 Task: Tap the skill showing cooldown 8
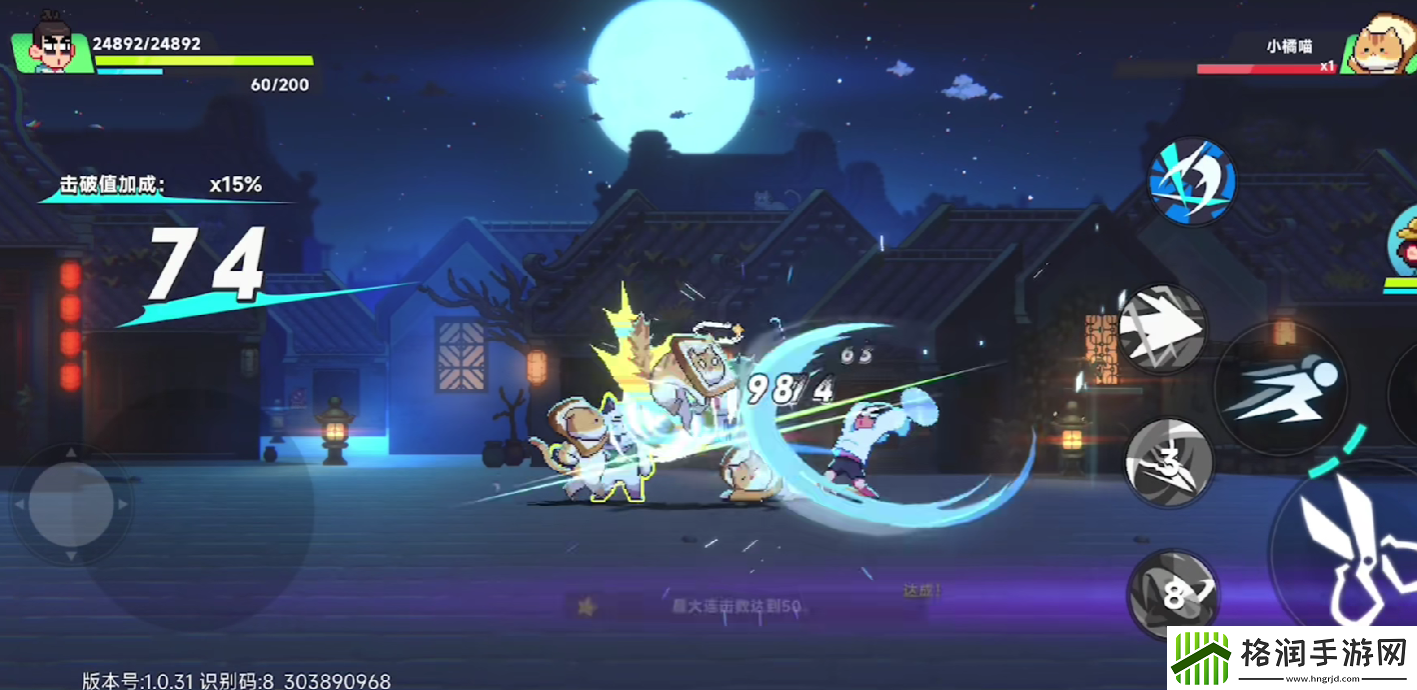click(1174, 594)
